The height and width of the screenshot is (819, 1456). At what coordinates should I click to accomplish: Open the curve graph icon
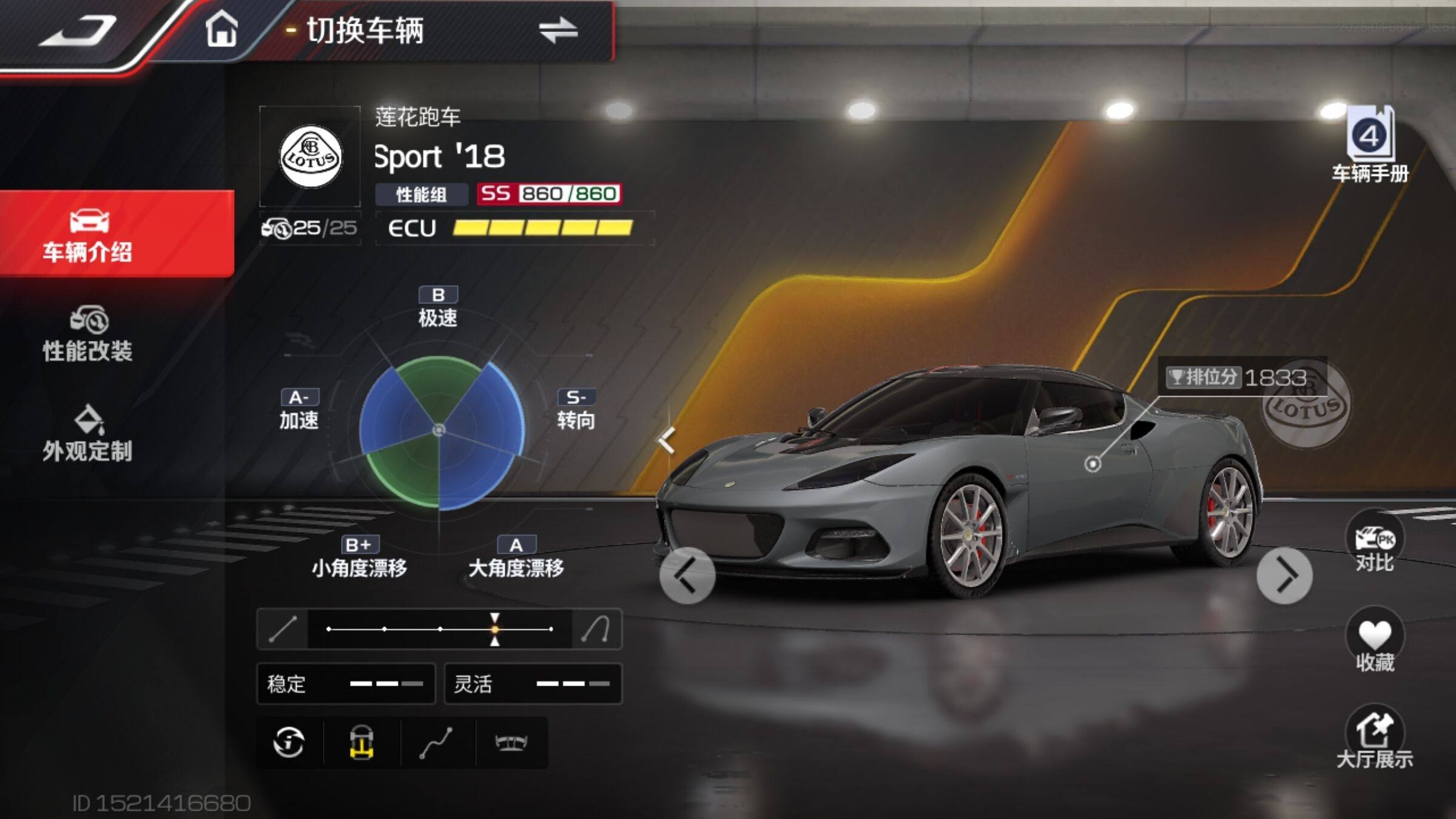click(436, 742)
